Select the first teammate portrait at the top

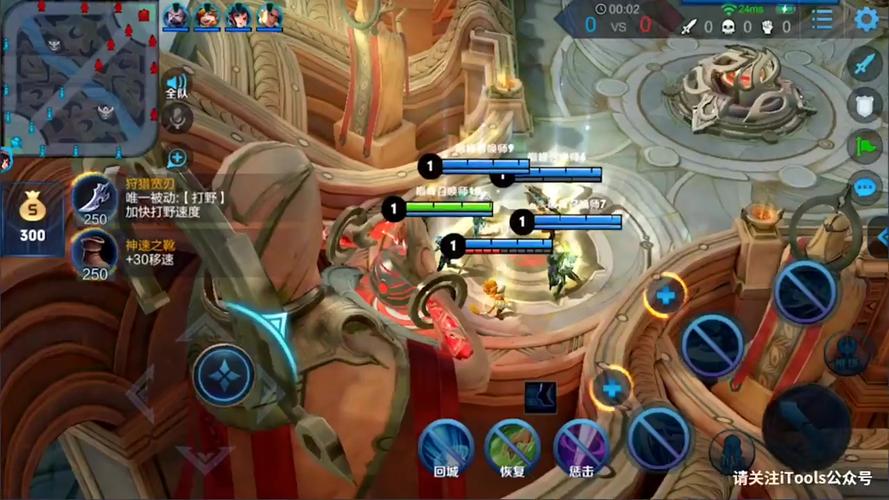tap(176, 15)
